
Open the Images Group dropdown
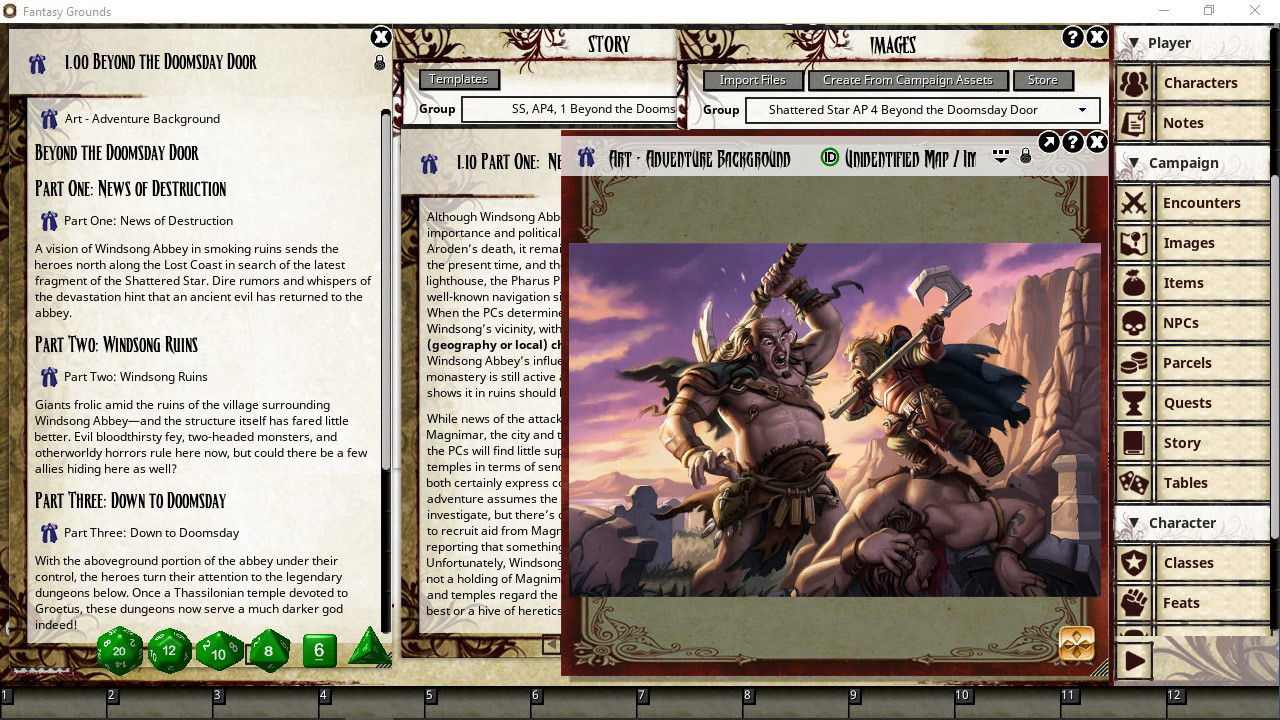pyautogui.click(x=1081, y=110)
